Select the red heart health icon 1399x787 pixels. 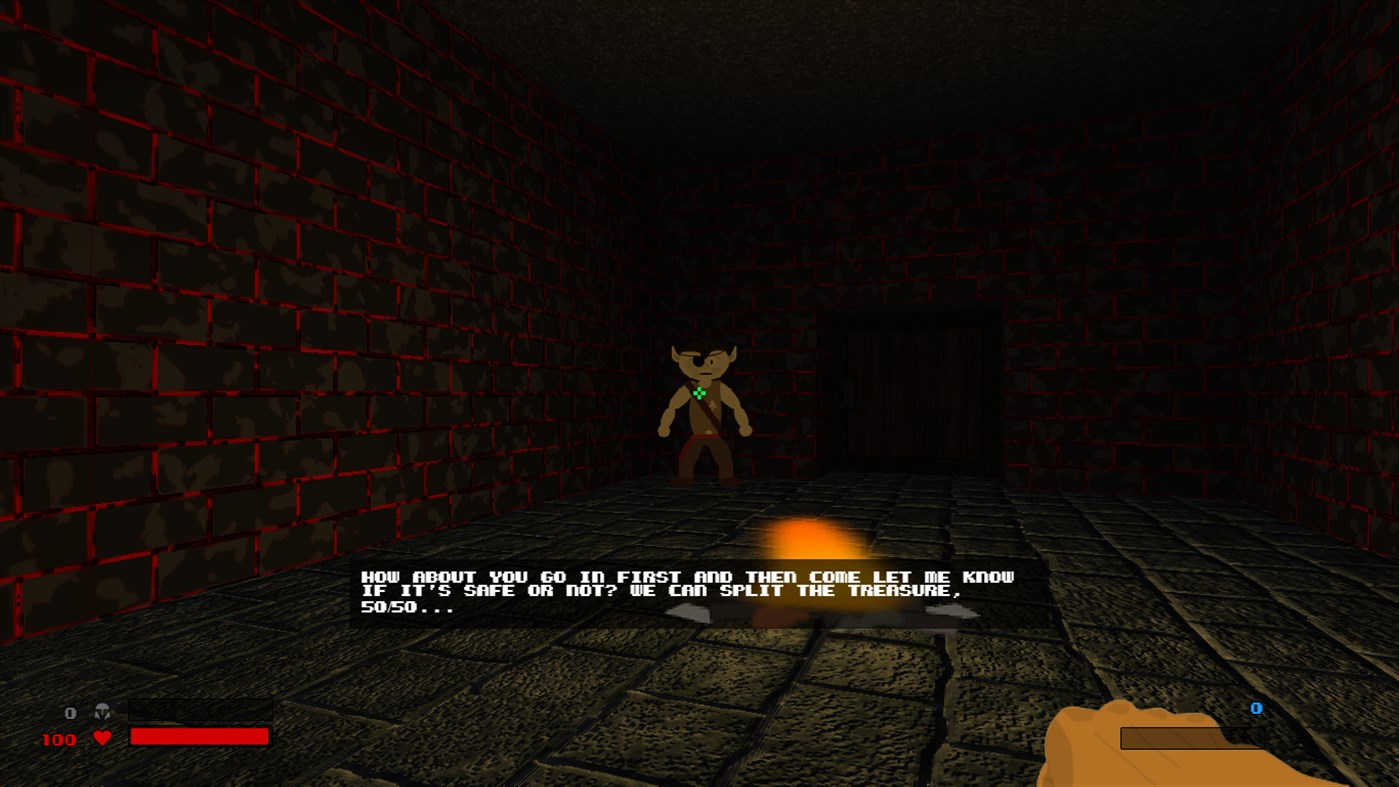click(x=100, y=738)
